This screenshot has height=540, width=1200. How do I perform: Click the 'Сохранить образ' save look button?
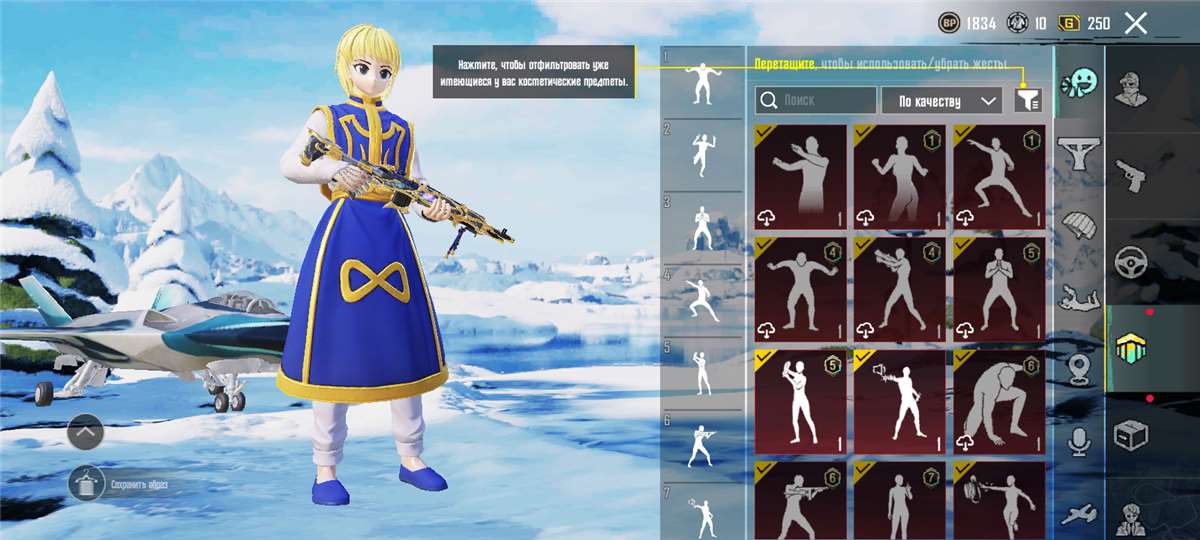click(x=87, y=484)
